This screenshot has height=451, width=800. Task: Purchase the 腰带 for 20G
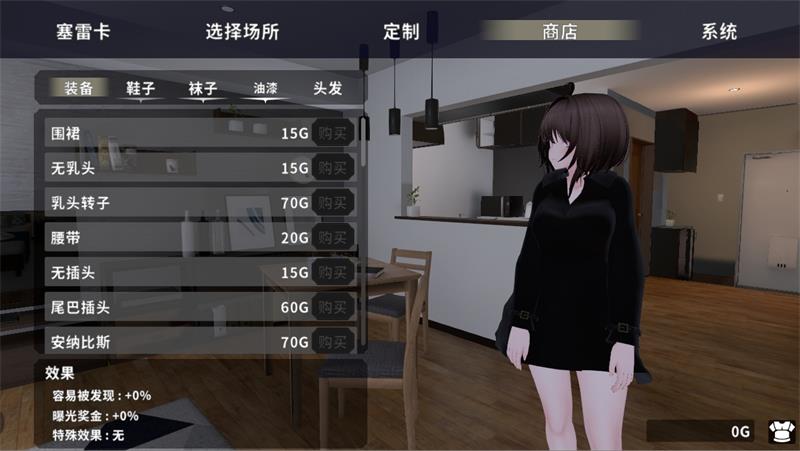click(333, 237)
